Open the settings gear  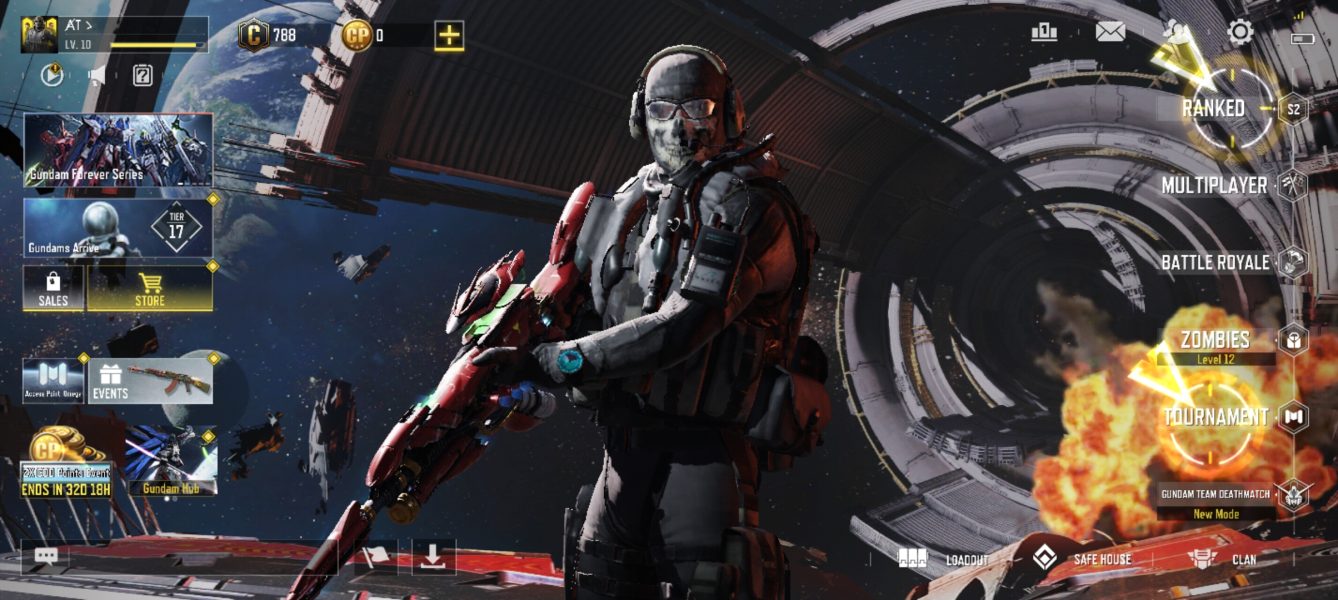(x=1240, y=32)
